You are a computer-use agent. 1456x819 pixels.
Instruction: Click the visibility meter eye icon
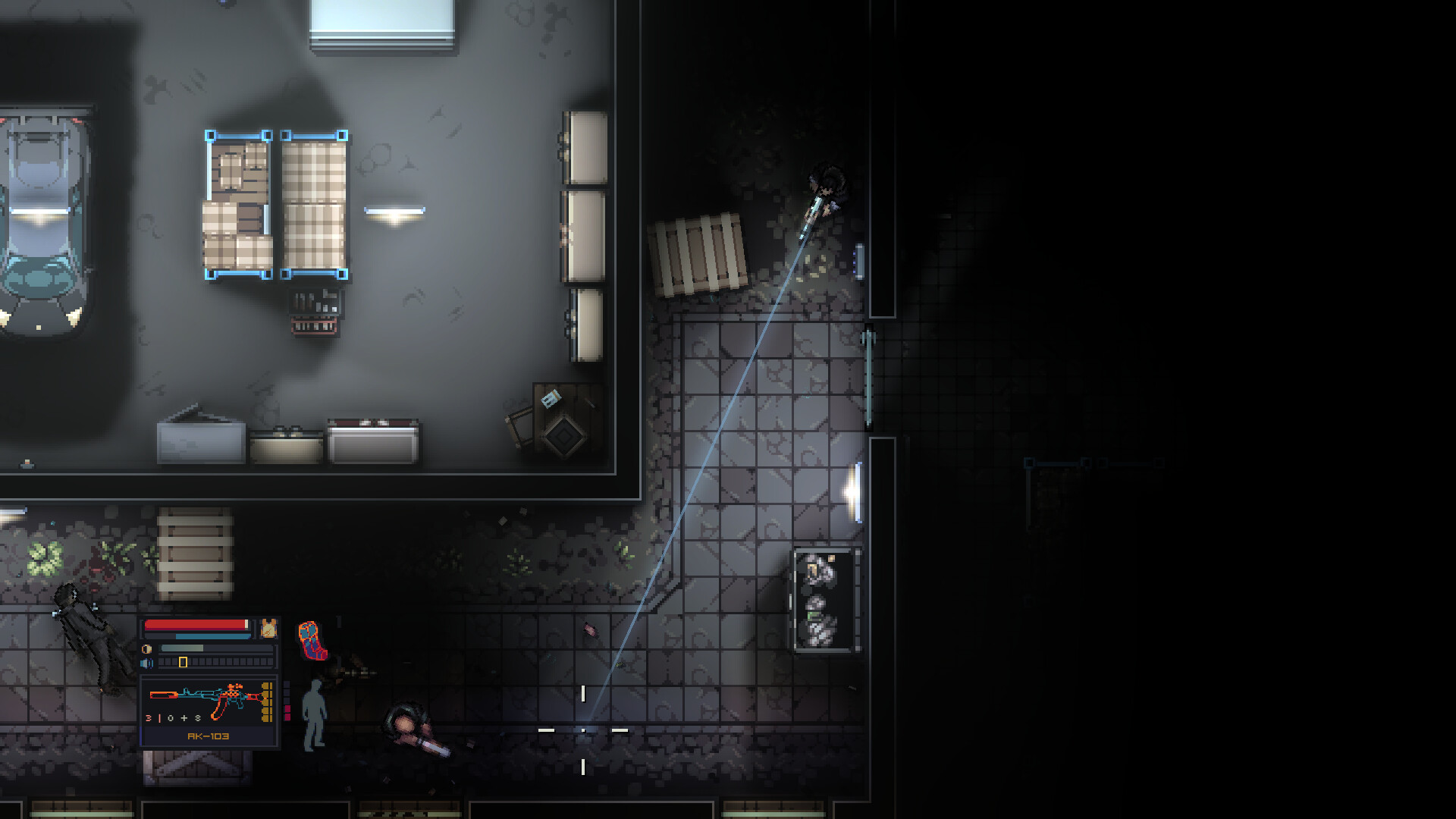point(146,649)
